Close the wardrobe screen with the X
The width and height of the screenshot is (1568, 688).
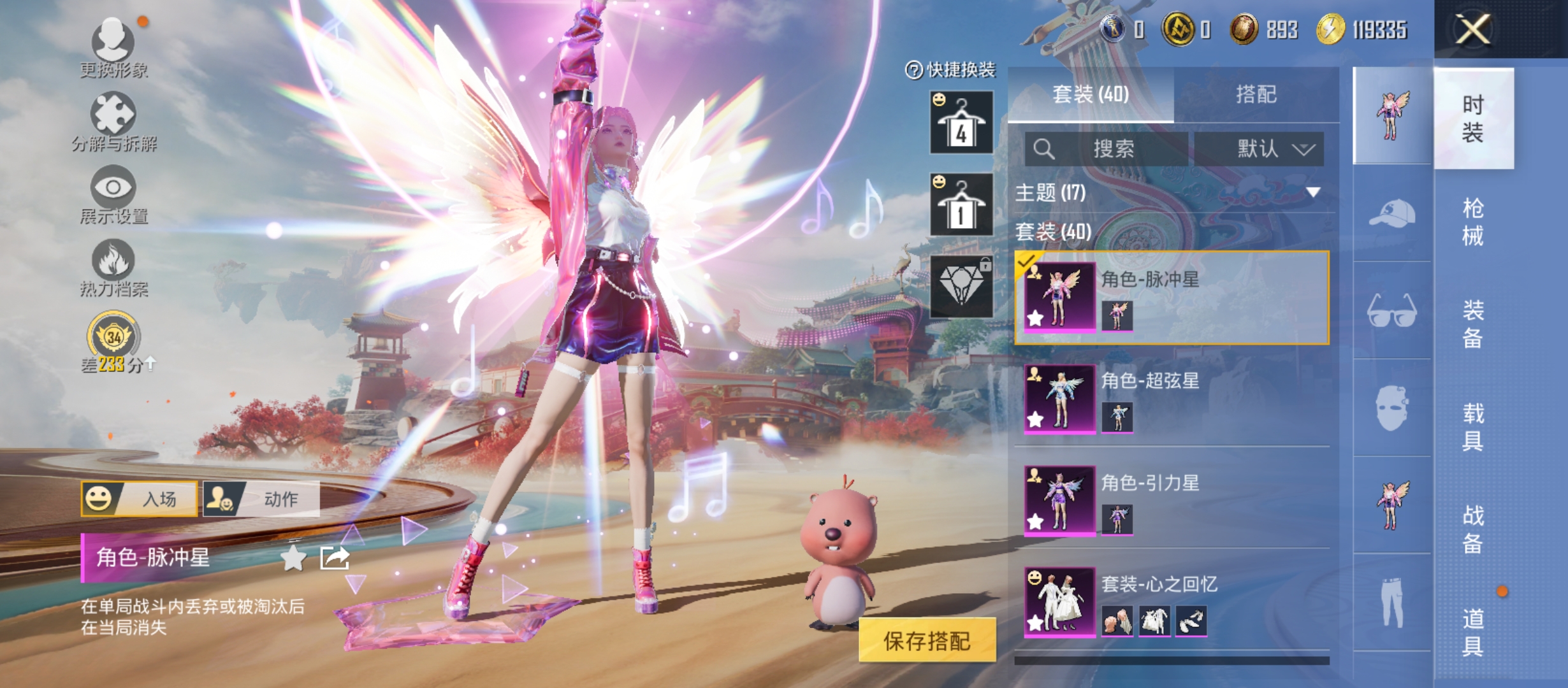click(x=1472, y=29)
